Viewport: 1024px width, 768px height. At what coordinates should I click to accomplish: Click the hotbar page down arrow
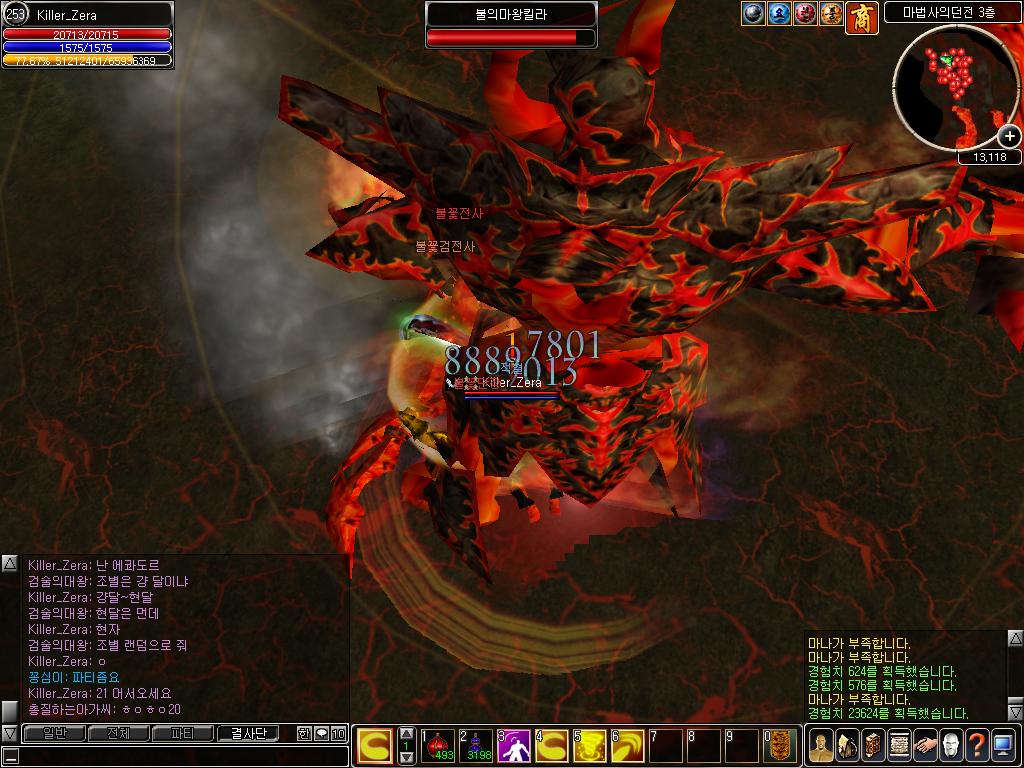point(407,758)
